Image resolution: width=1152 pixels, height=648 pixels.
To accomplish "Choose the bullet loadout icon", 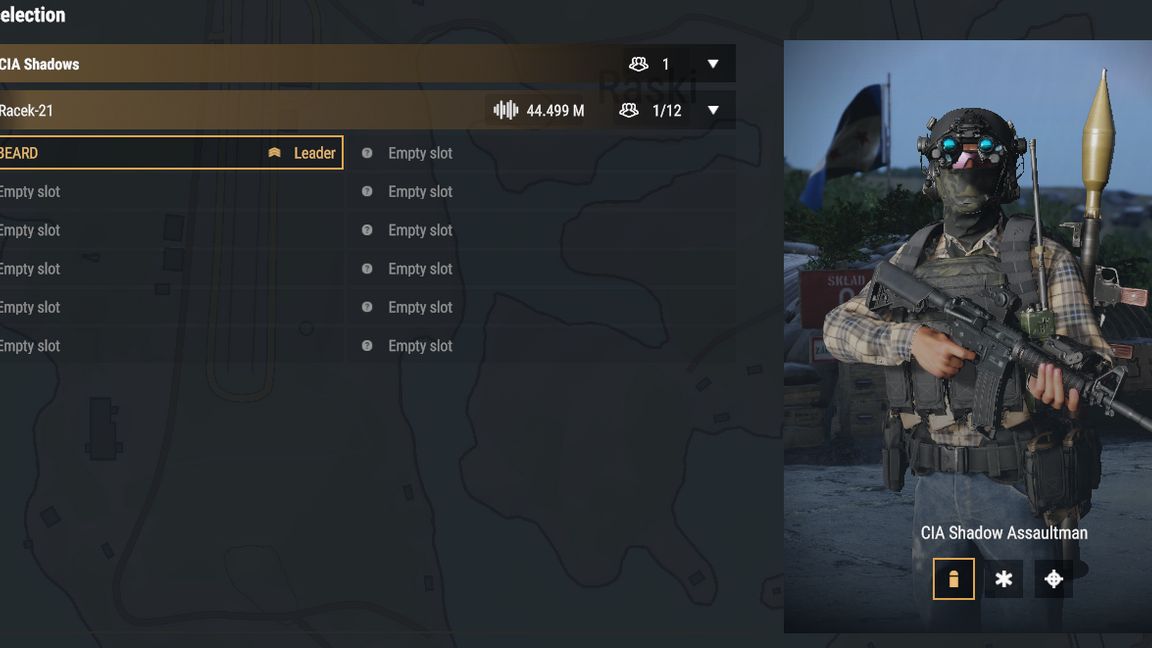I will pos(953,579).
